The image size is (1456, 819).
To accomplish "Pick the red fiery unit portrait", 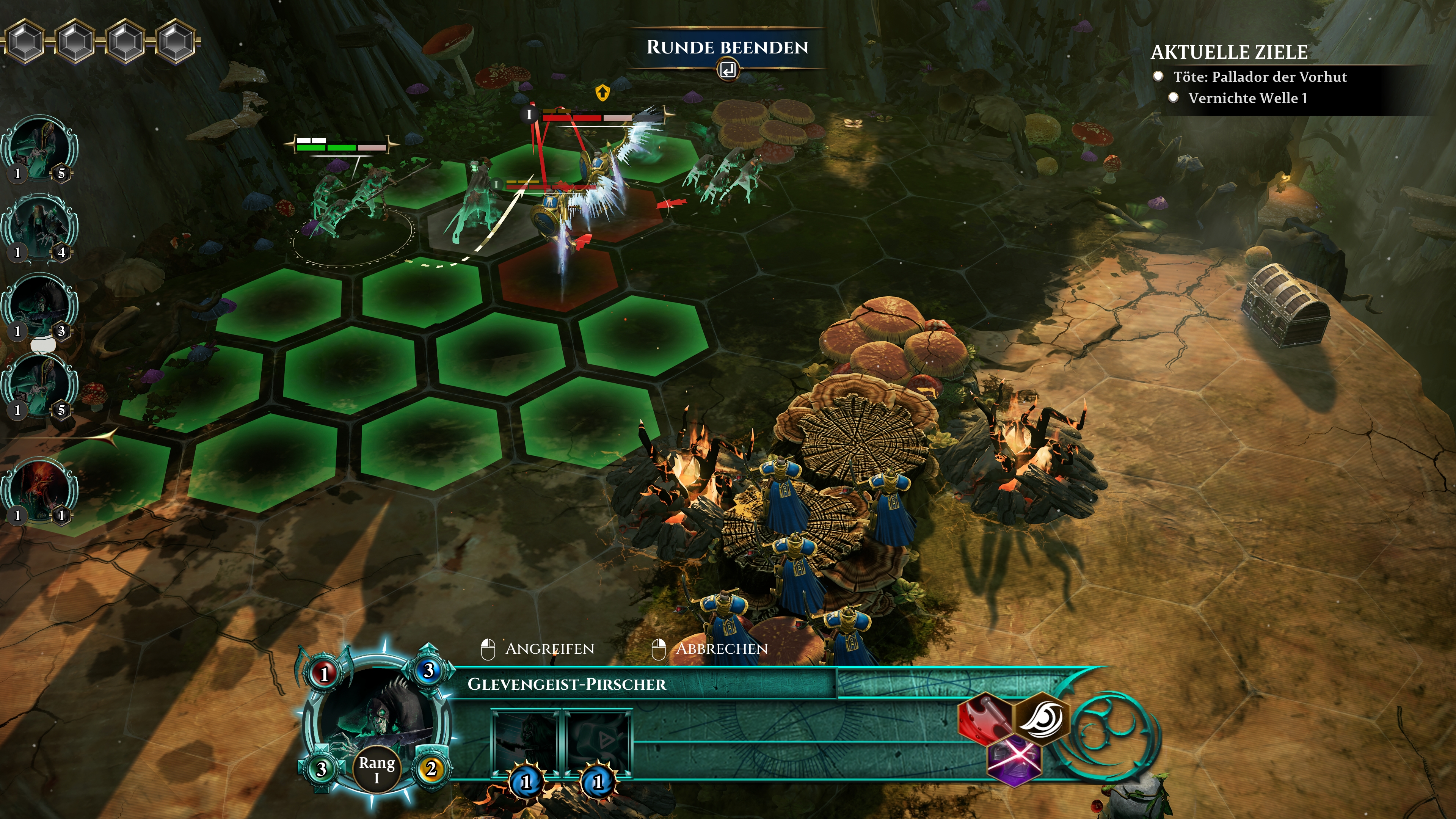I will (x=39, y=490).
